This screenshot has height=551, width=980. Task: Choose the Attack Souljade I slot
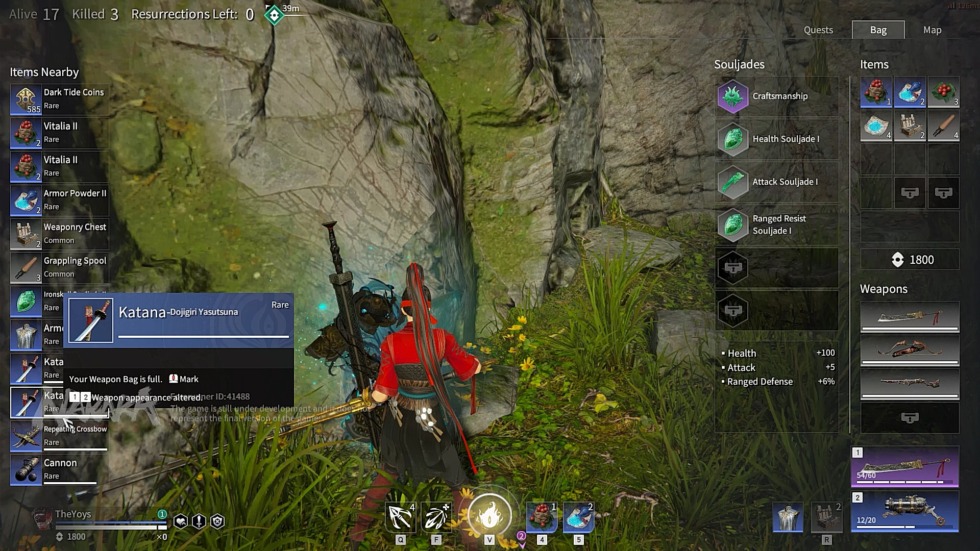click(x=777, y=182)
